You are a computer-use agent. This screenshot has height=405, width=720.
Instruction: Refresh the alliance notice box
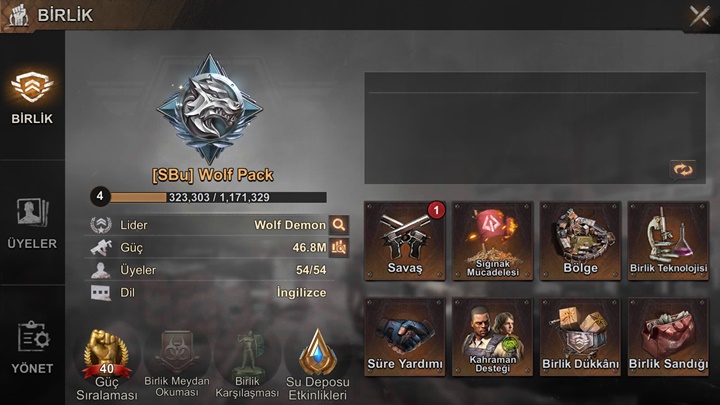pos(682,170)
